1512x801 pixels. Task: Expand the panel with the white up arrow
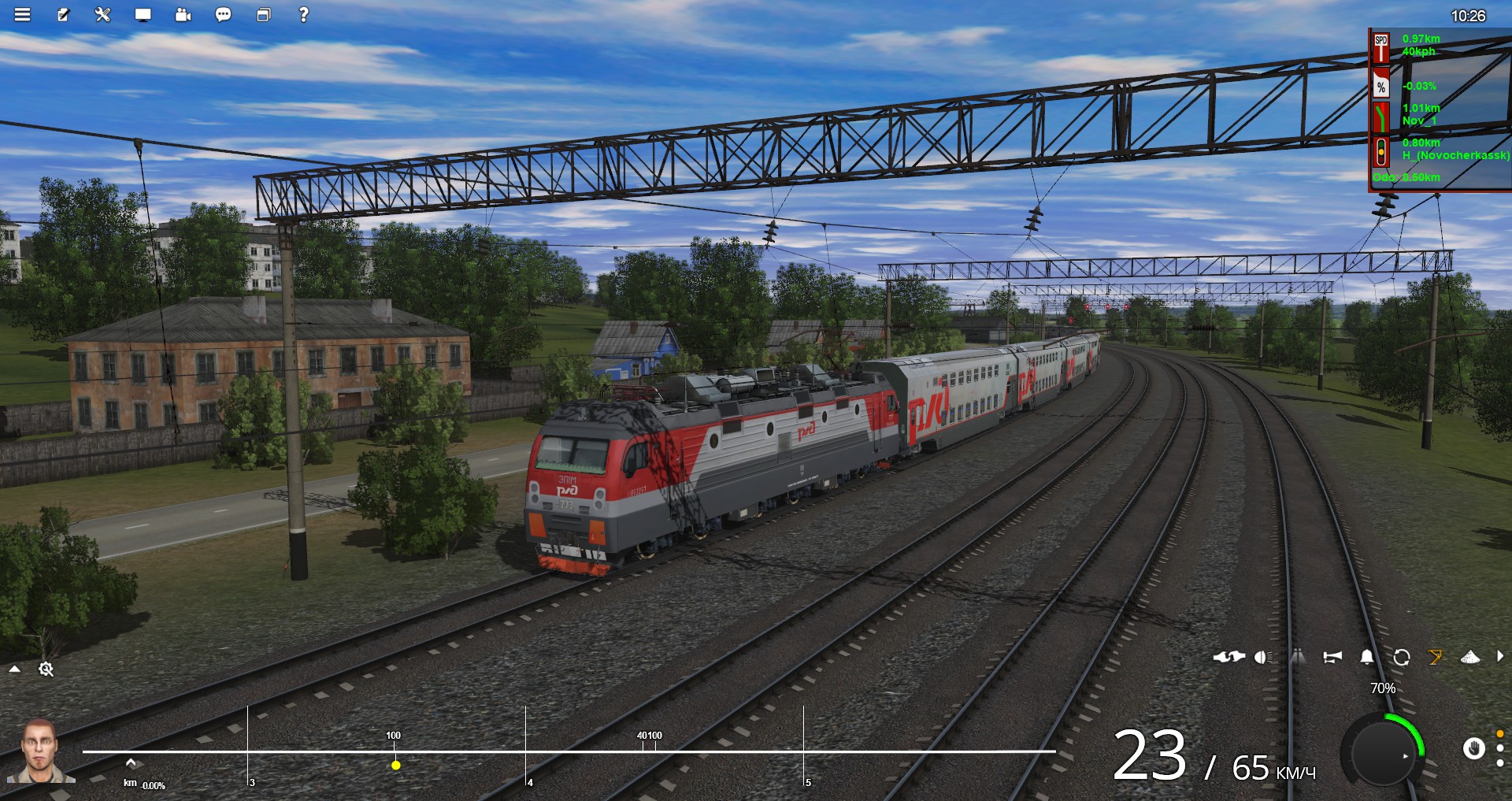pyautogui.click(x=15, y=669)
